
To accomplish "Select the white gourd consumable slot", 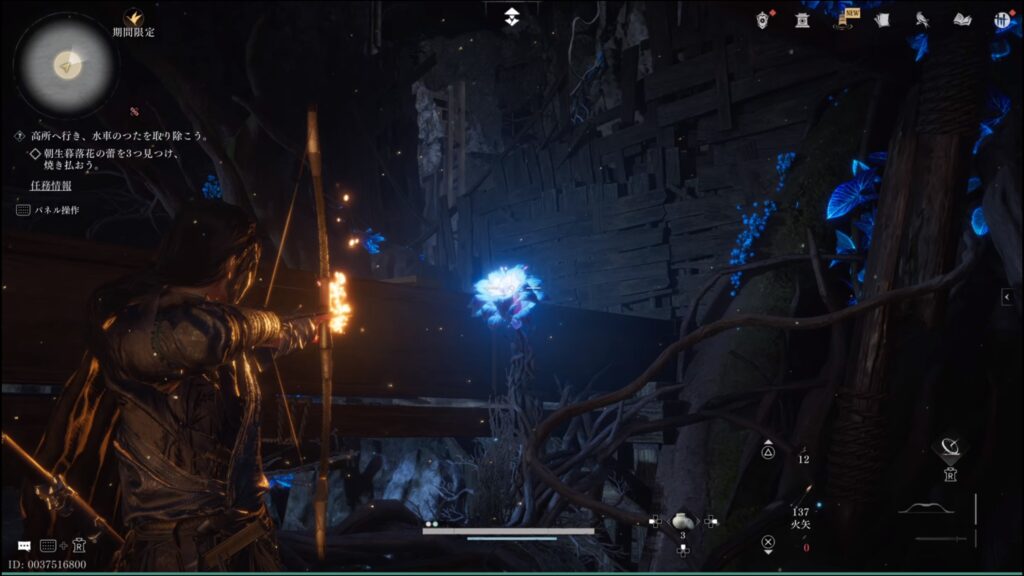I will [x=682, y=521].
